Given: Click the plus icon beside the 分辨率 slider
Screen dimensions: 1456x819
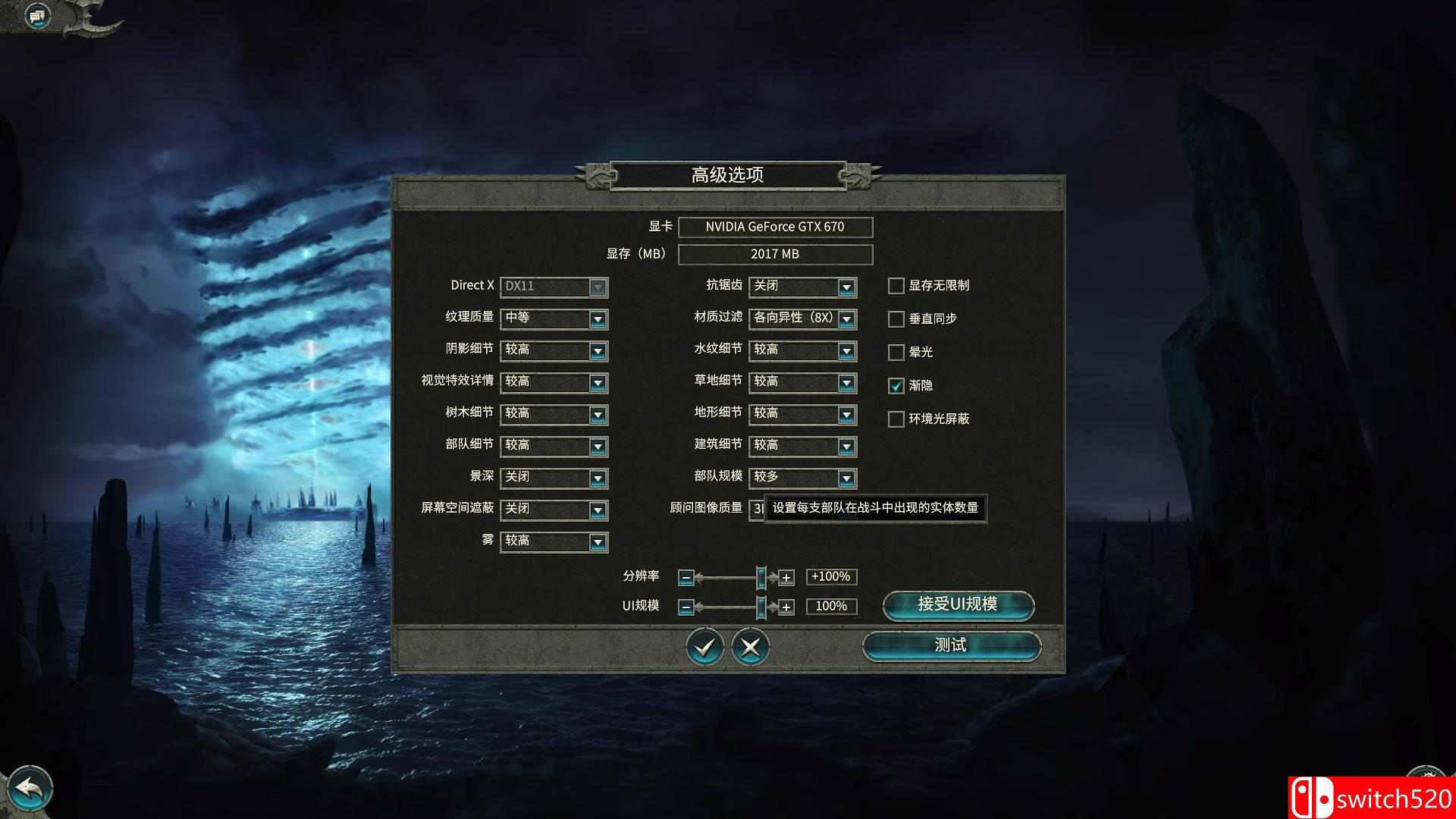Looking at the screenshot, I should tap(786, 577).
